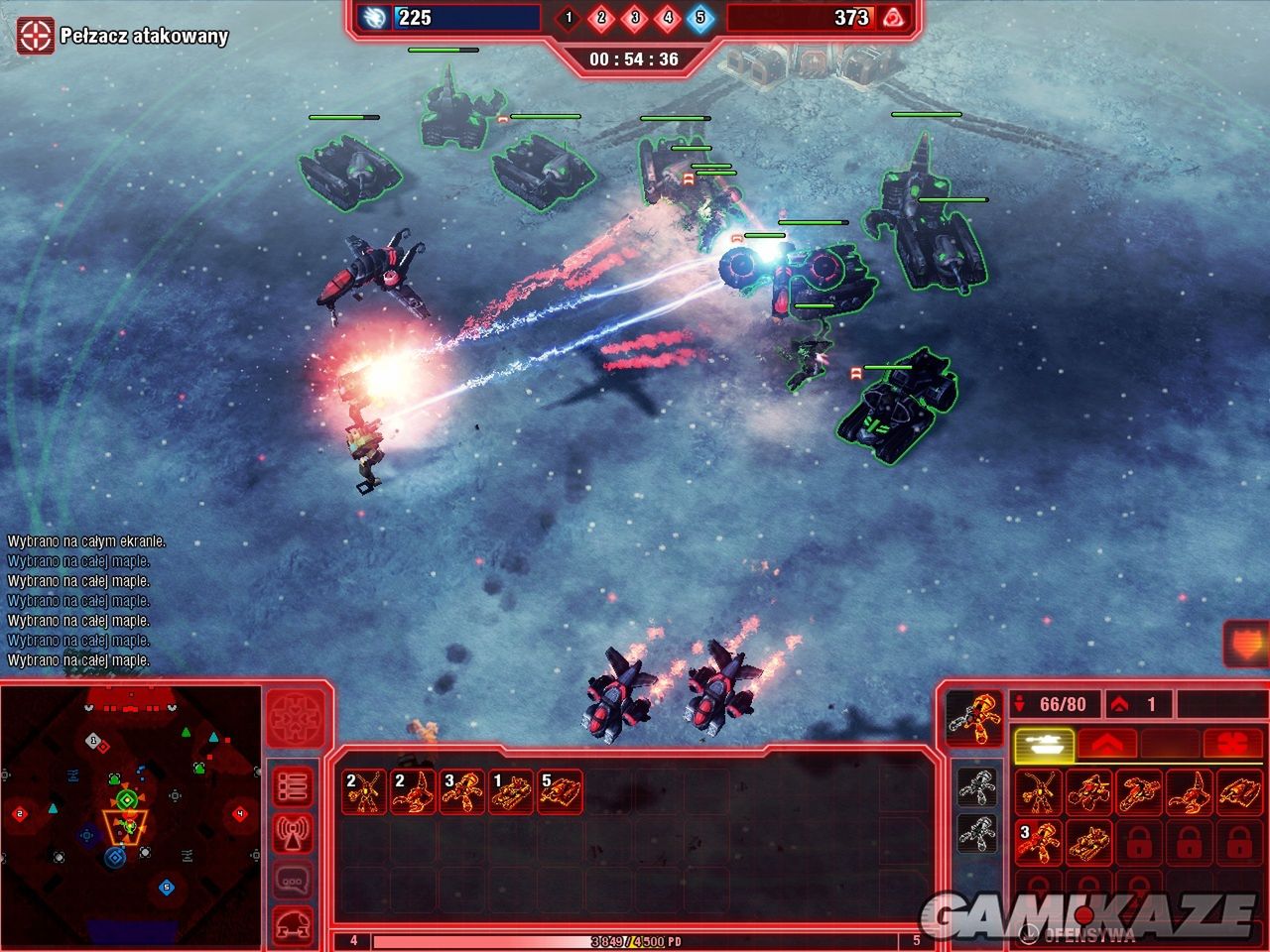Viewport: 1270px width, 952px height.
Task: Switch to the rightmost red emblem tab
Action: point(1231,744)
